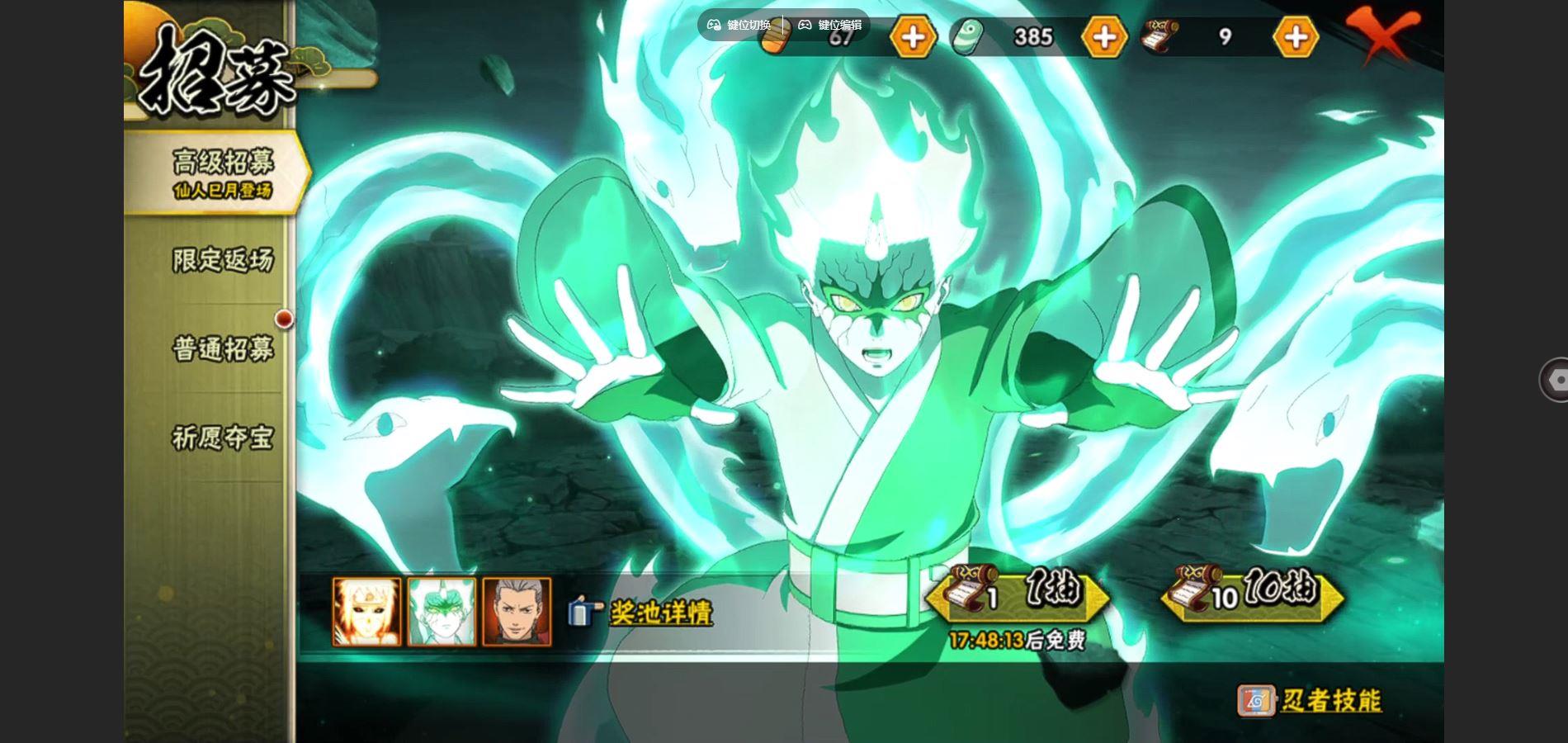
Task: Click 键位切换 key mapping switch
Action: coord(739,25)
